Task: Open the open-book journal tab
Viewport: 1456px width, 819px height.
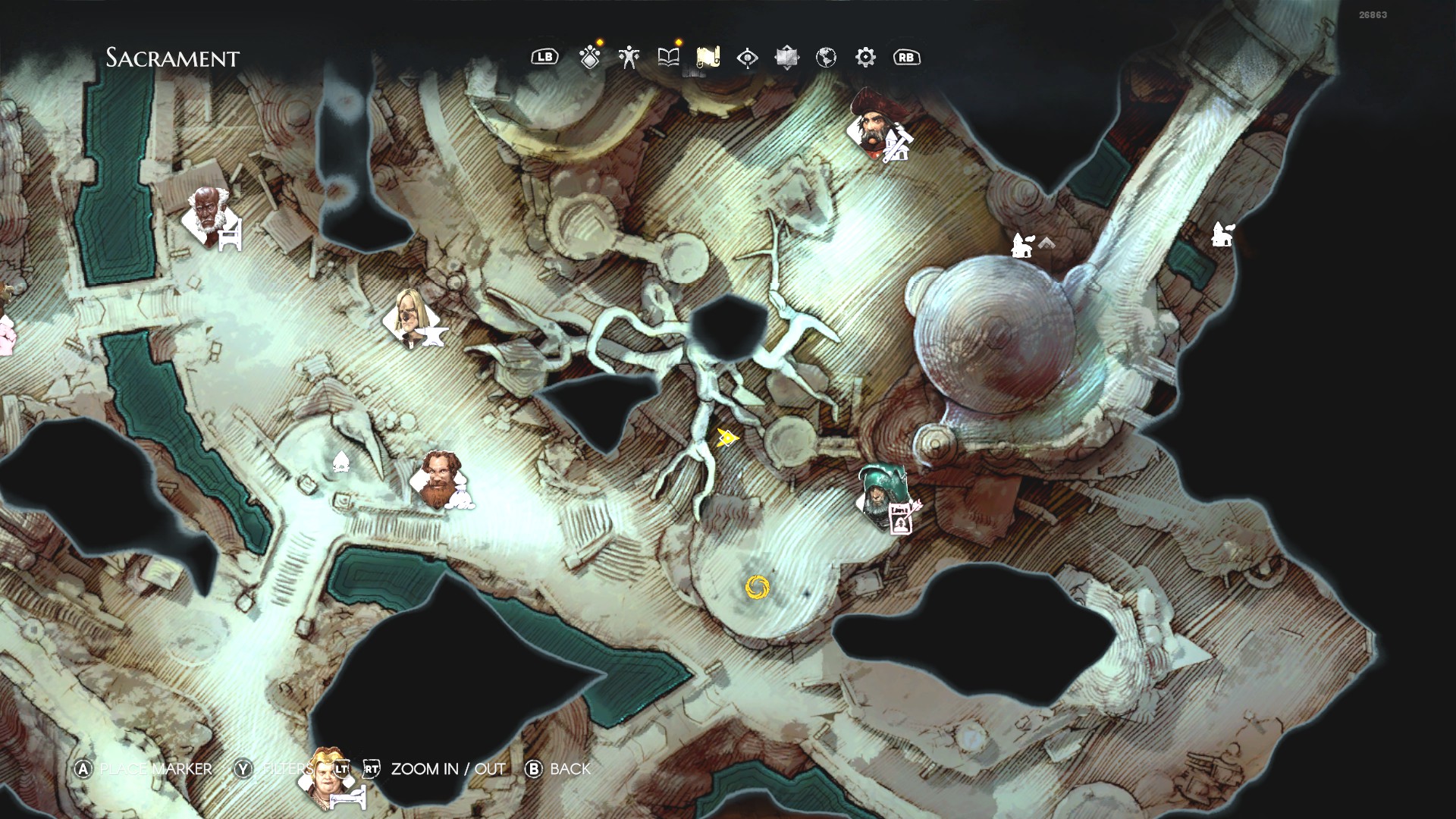Action: [668, 58]
